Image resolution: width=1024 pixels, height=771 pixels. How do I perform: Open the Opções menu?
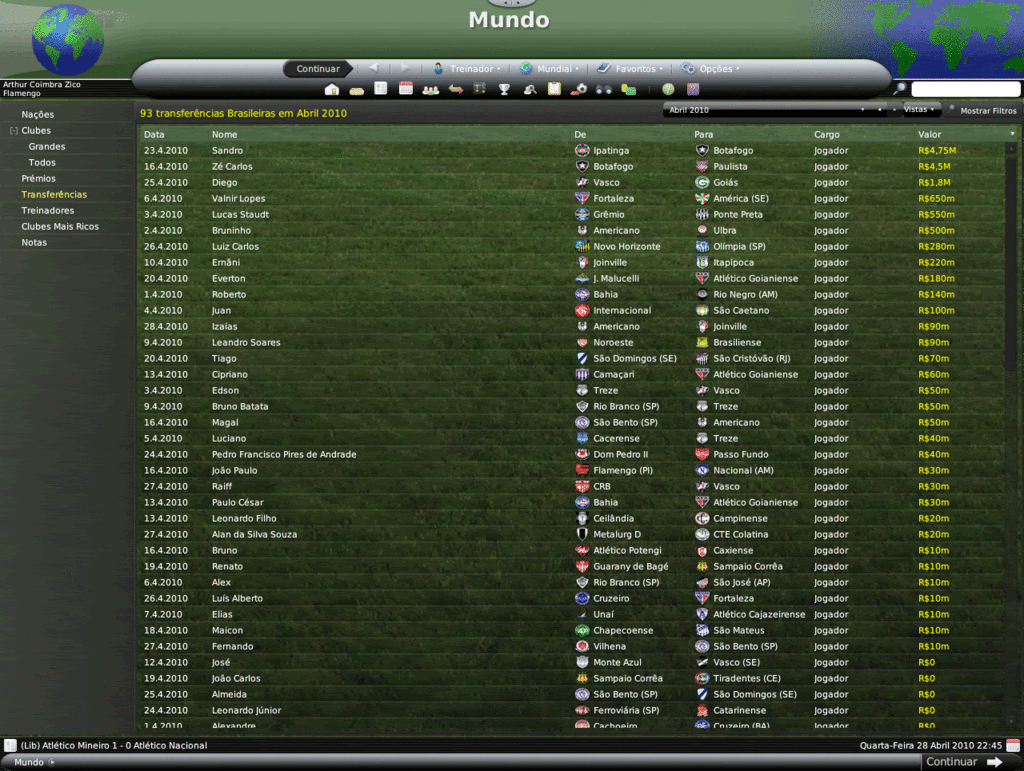(x=712, y=69)
